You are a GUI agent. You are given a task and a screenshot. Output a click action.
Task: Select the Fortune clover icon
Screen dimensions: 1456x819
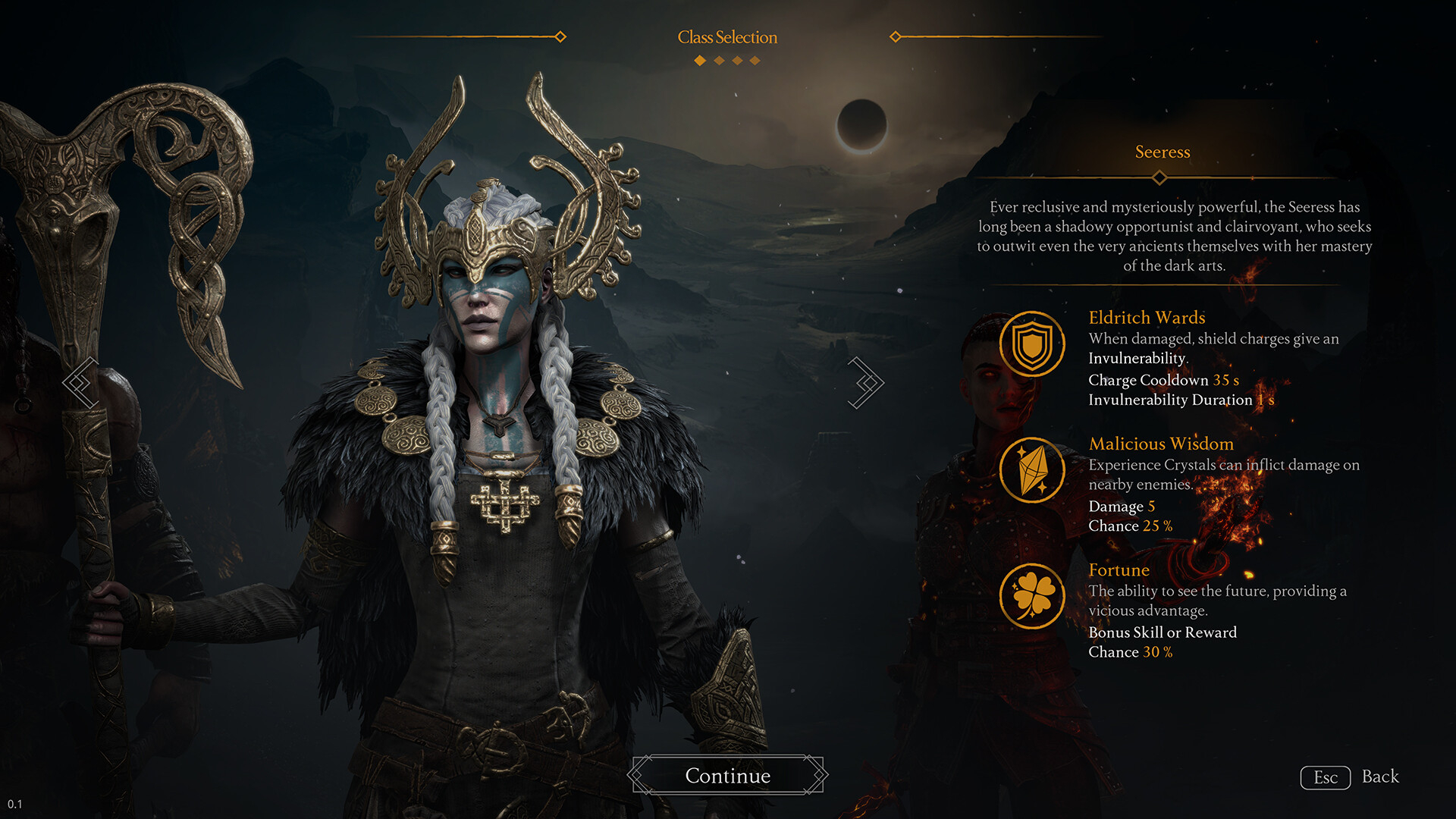coord(1032,596)
